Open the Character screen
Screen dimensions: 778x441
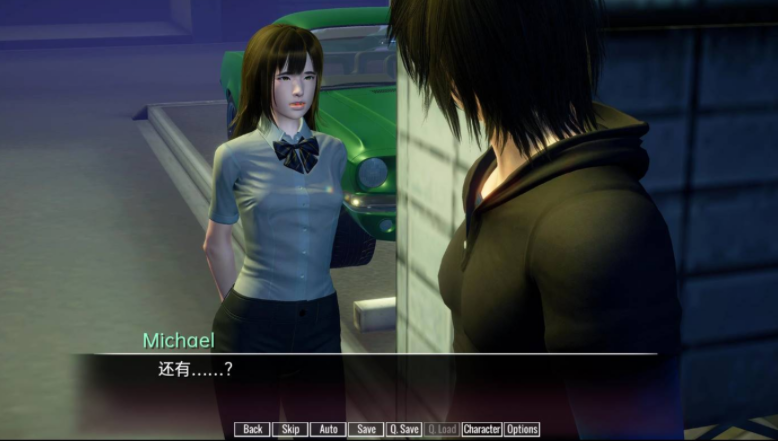(x=482, y=429)
